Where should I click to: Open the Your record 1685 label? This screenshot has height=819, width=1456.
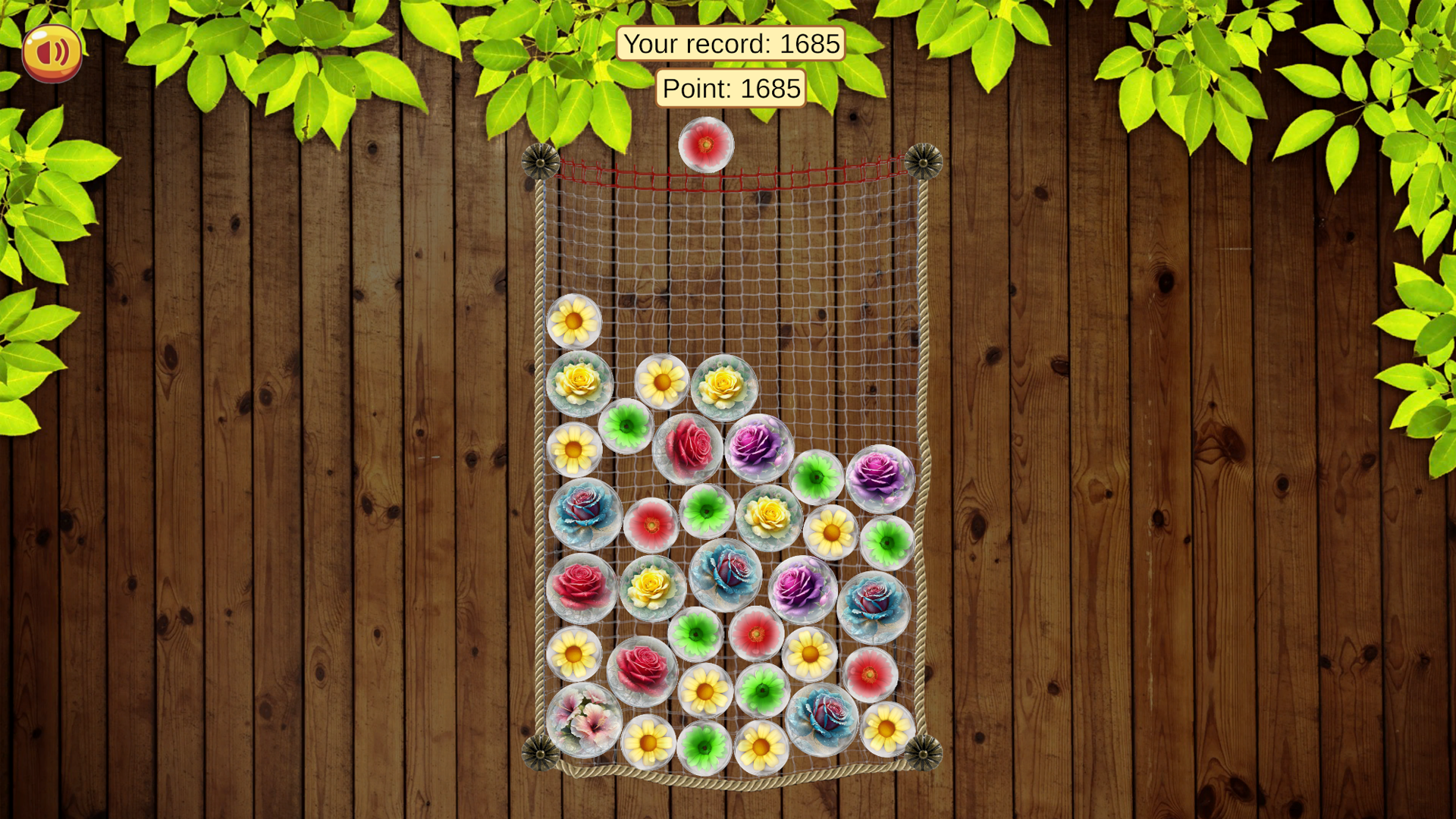(x=732, y=43)
